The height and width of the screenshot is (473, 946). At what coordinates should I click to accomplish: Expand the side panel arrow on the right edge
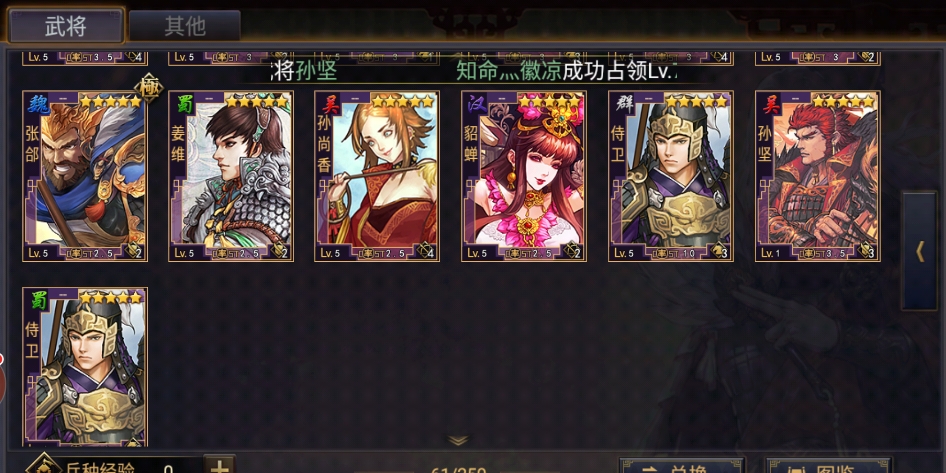[920, 251]
